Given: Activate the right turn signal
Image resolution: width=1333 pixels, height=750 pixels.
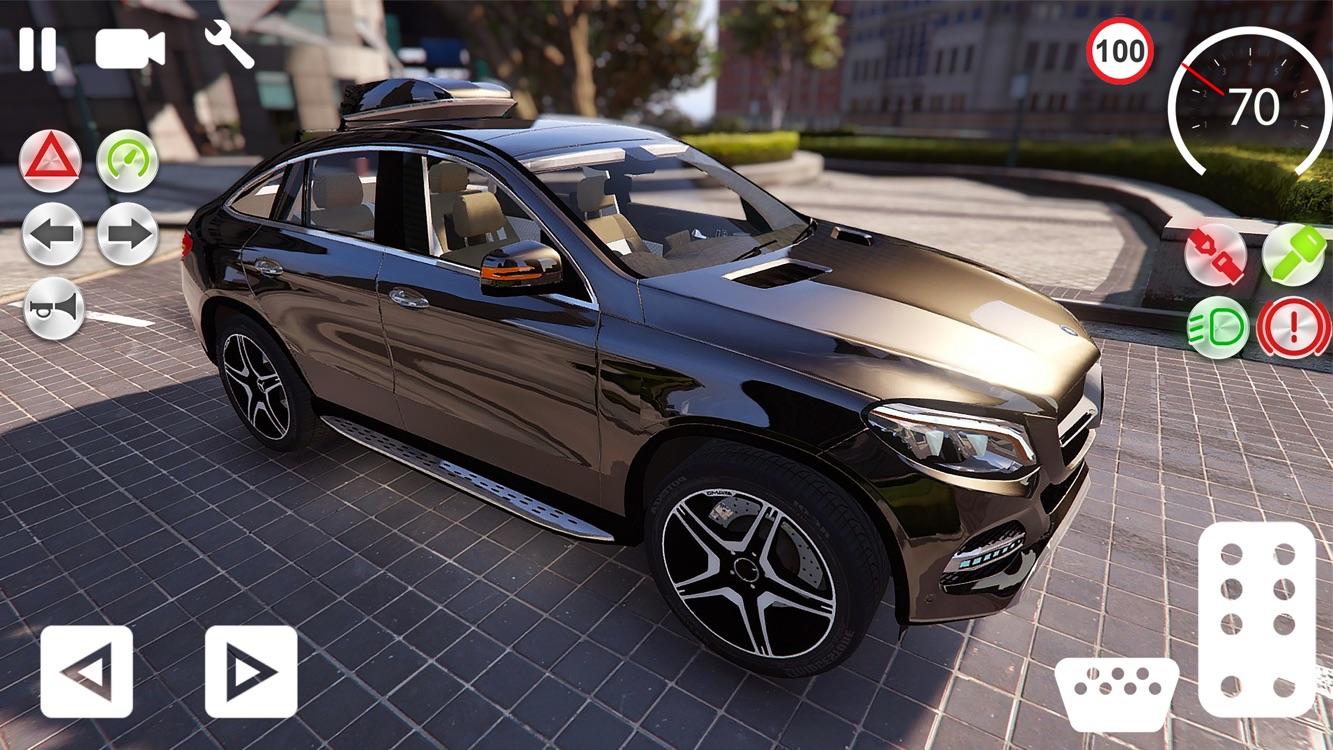Looking at the screenshot, I should click(128, 234).
